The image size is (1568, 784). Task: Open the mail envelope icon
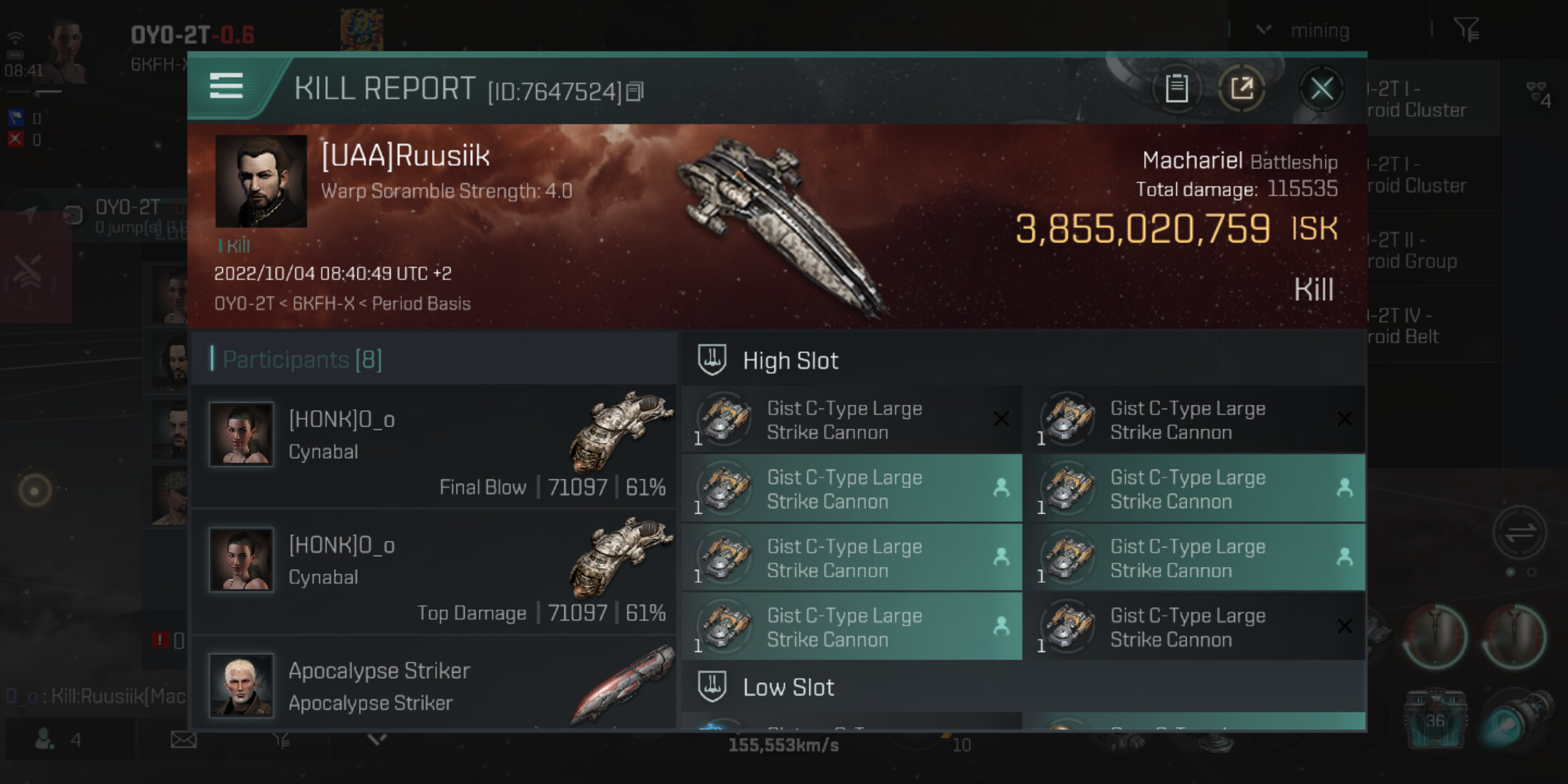pos(183,740)
